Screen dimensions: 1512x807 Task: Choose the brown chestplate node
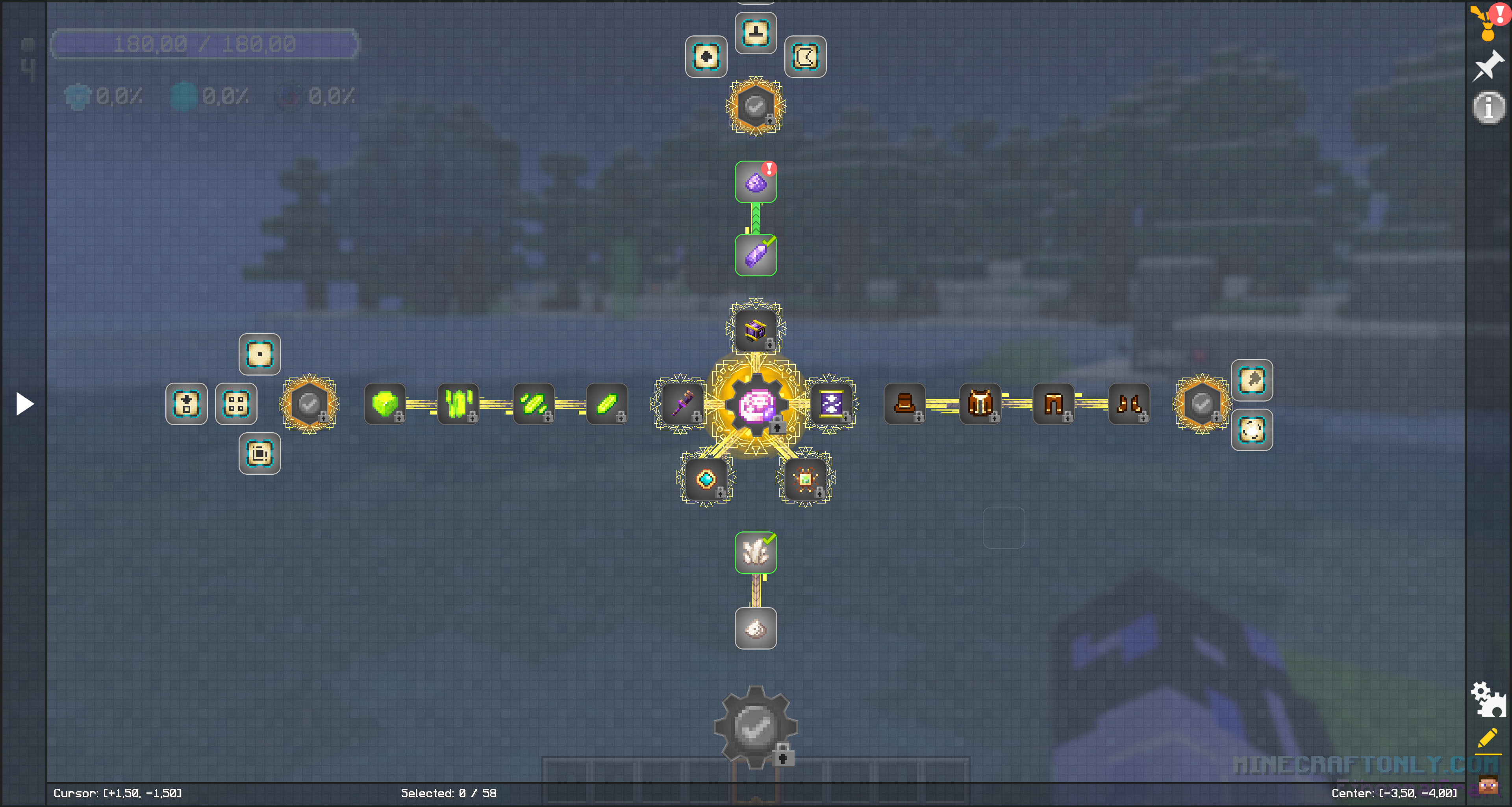[980, 404]
